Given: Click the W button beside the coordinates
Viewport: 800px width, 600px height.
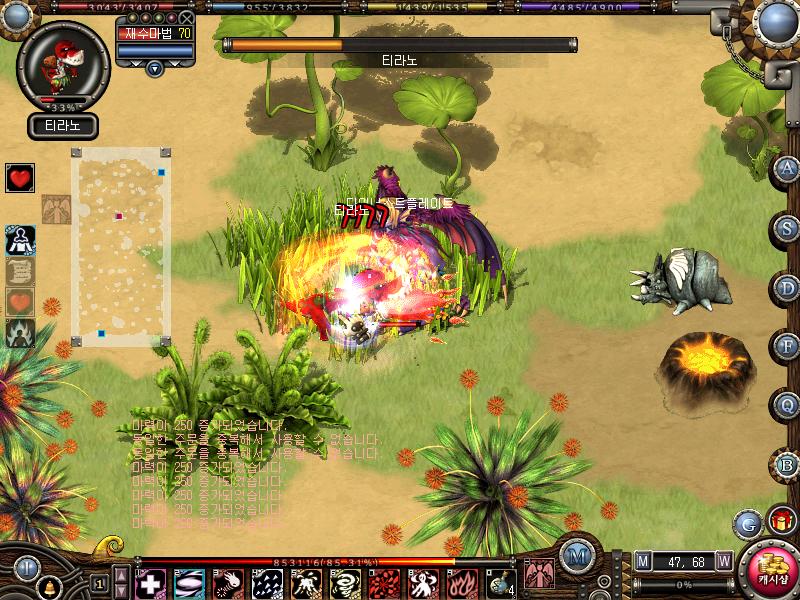Looking at the screenshot, I should click(x=723, y=561).
